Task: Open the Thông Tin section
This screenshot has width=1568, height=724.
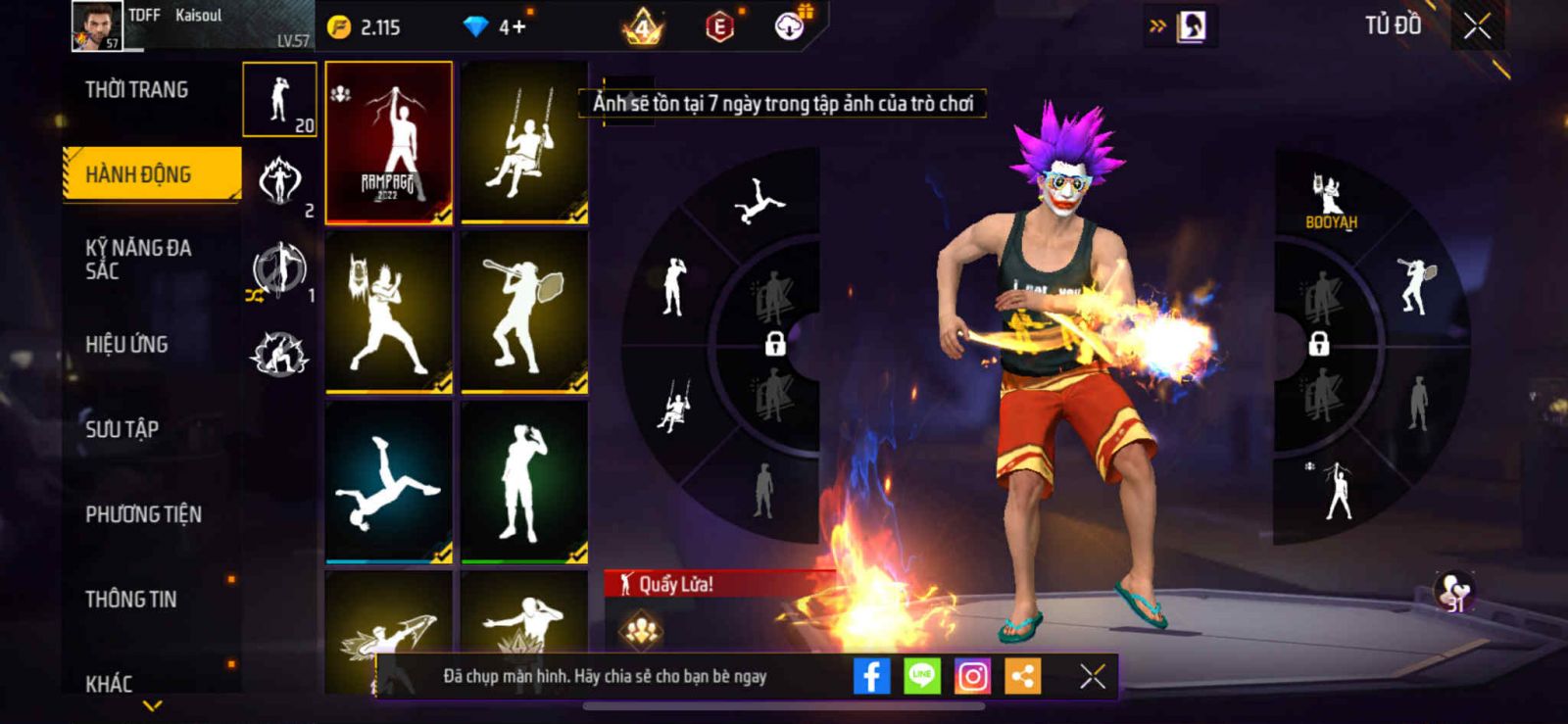Action: pyautogui.click(x=130, y=600)
